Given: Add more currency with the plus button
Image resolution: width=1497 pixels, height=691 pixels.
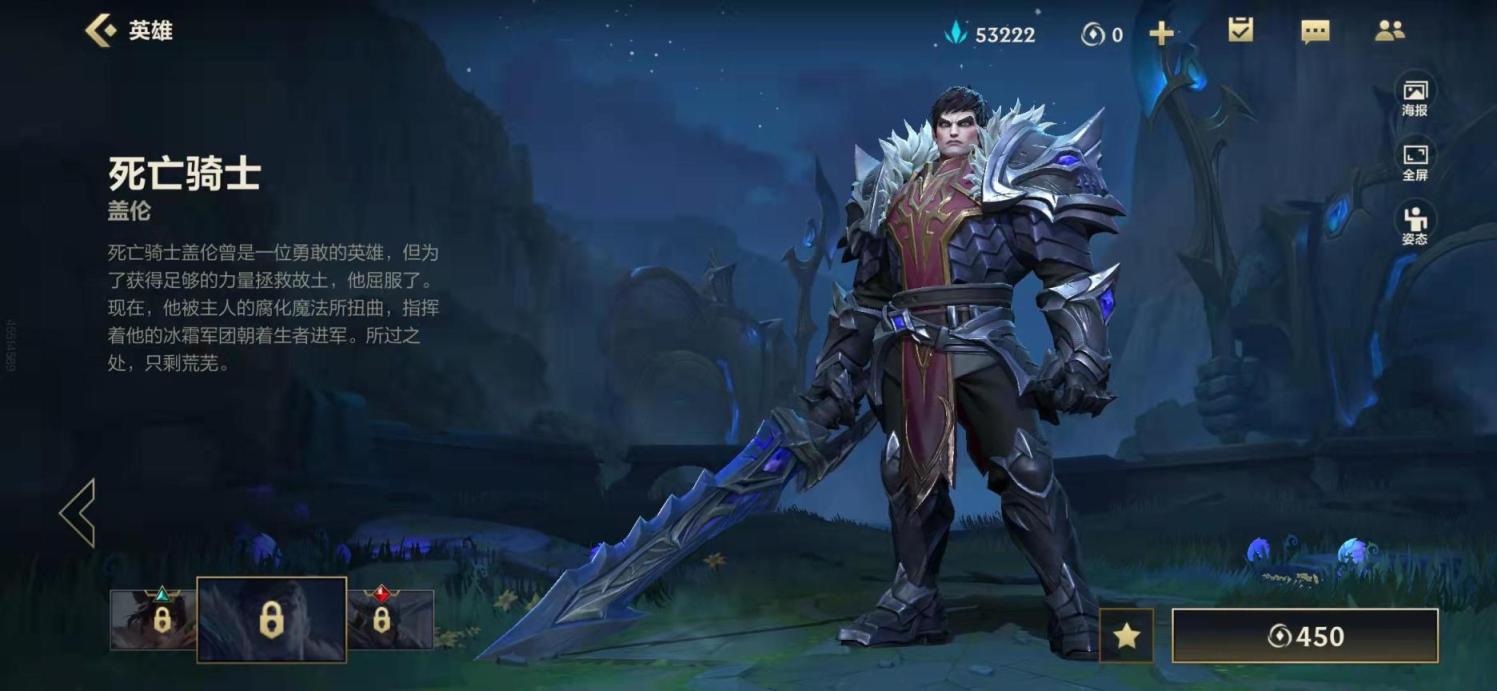Looking at the screenshot, I should pos(1161,34).
